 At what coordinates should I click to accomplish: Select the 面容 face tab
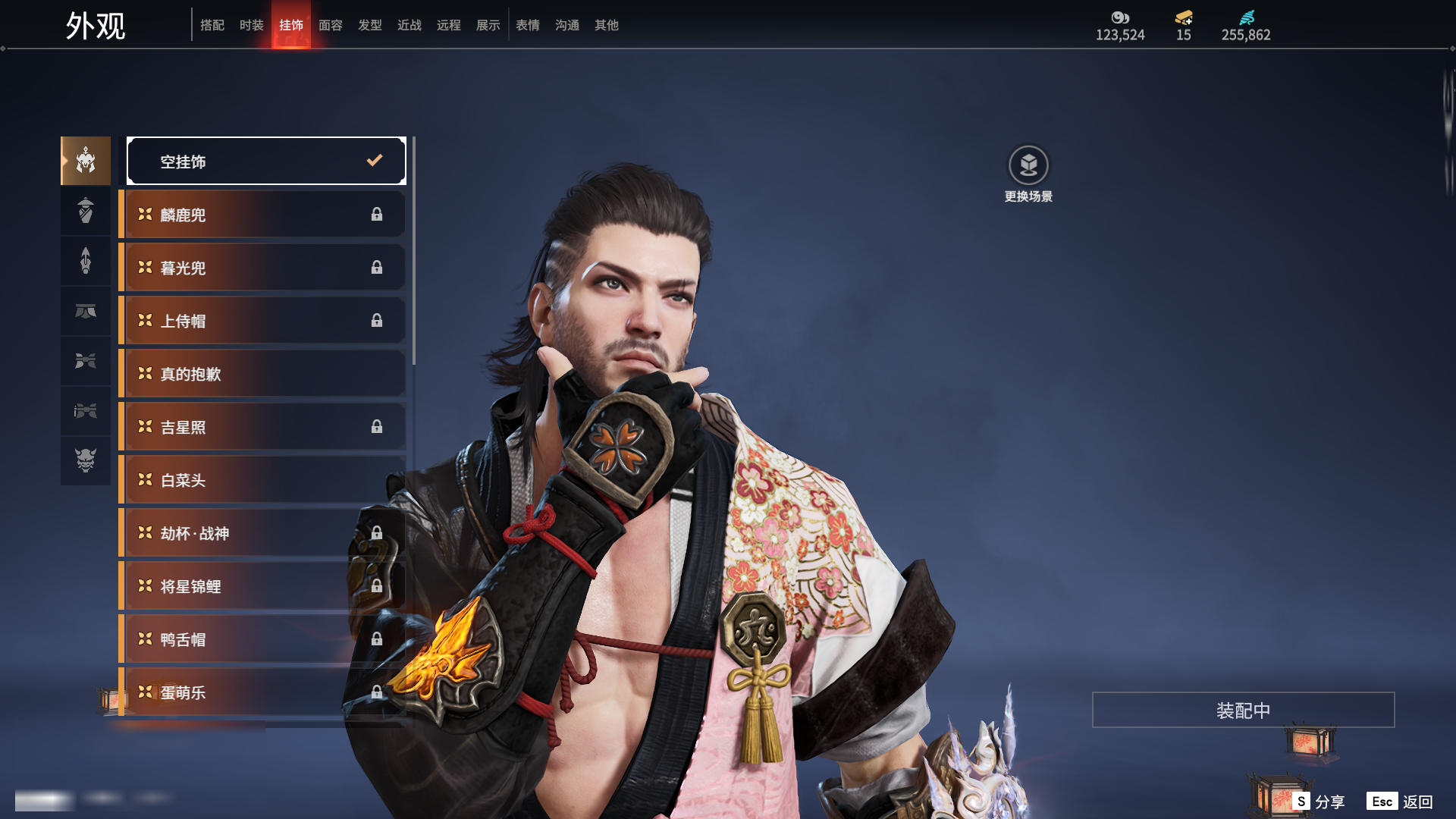point(331,25)
